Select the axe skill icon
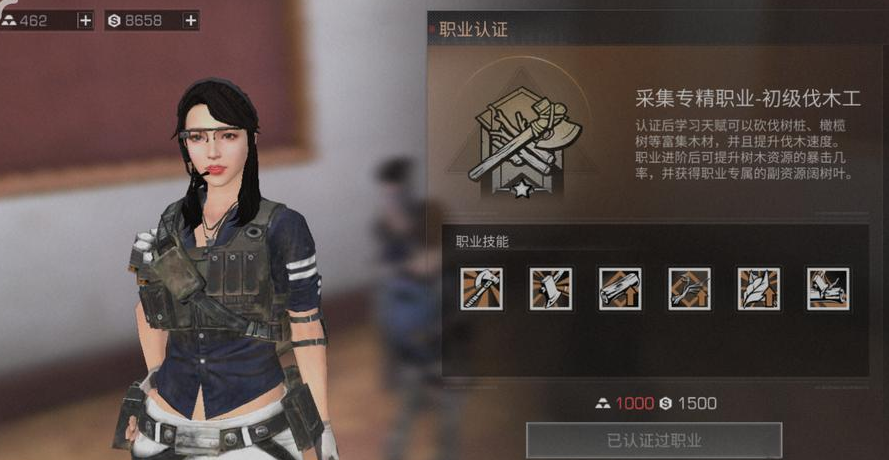The height and width of the screenshot is (460, 889). click(482, 288)
